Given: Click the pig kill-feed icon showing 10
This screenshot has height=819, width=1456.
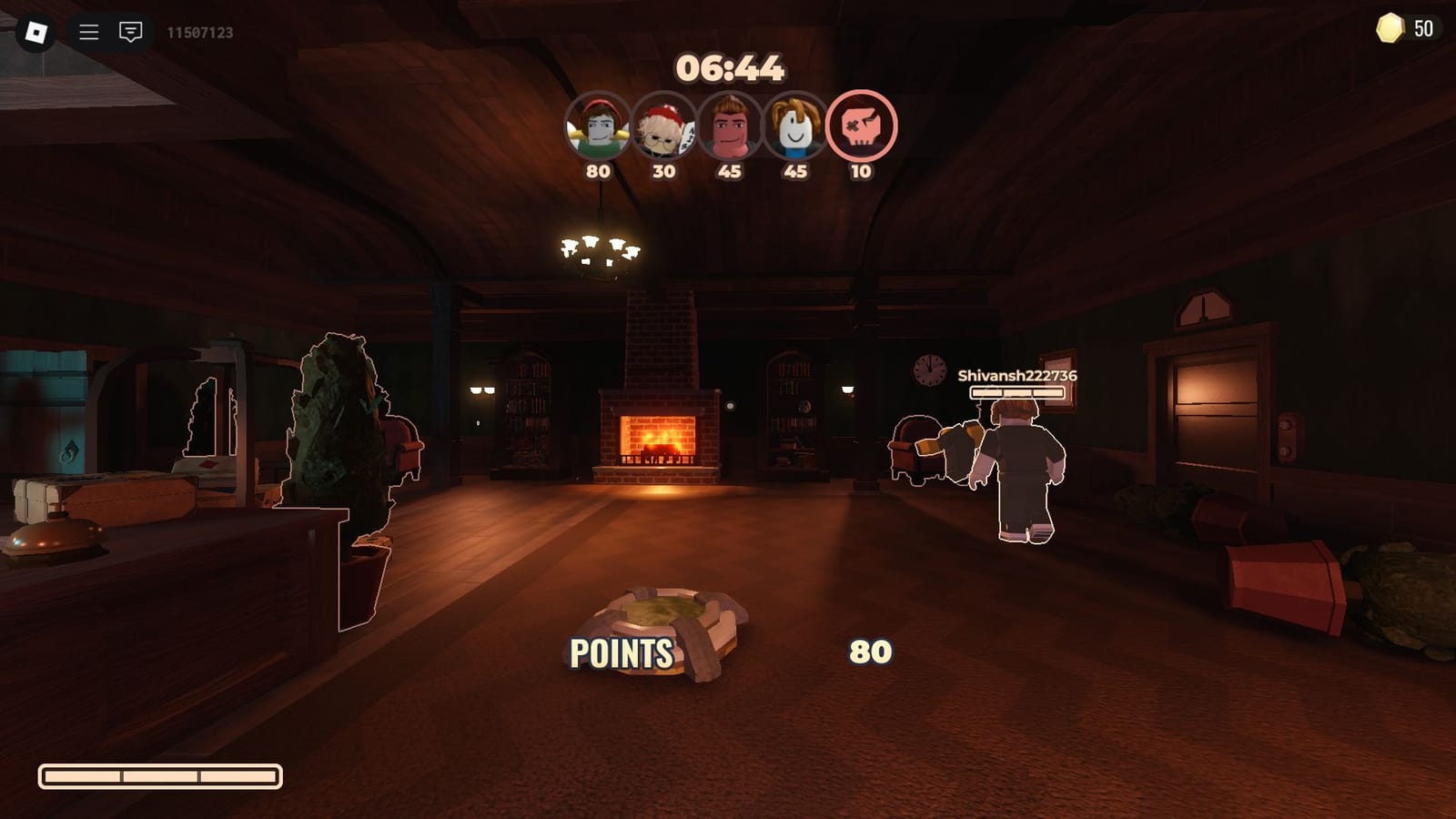Looking at the screenshot, I should point(863,127).
